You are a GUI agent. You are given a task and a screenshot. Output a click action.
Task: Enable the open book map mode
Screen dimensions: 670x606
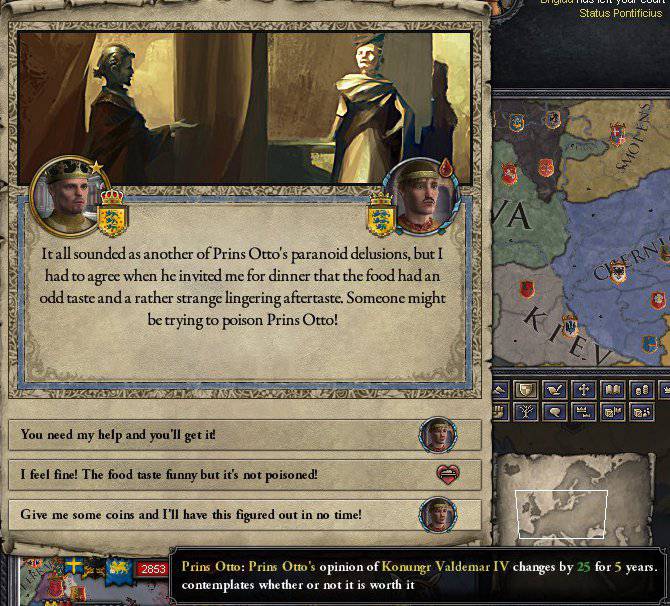611,390
